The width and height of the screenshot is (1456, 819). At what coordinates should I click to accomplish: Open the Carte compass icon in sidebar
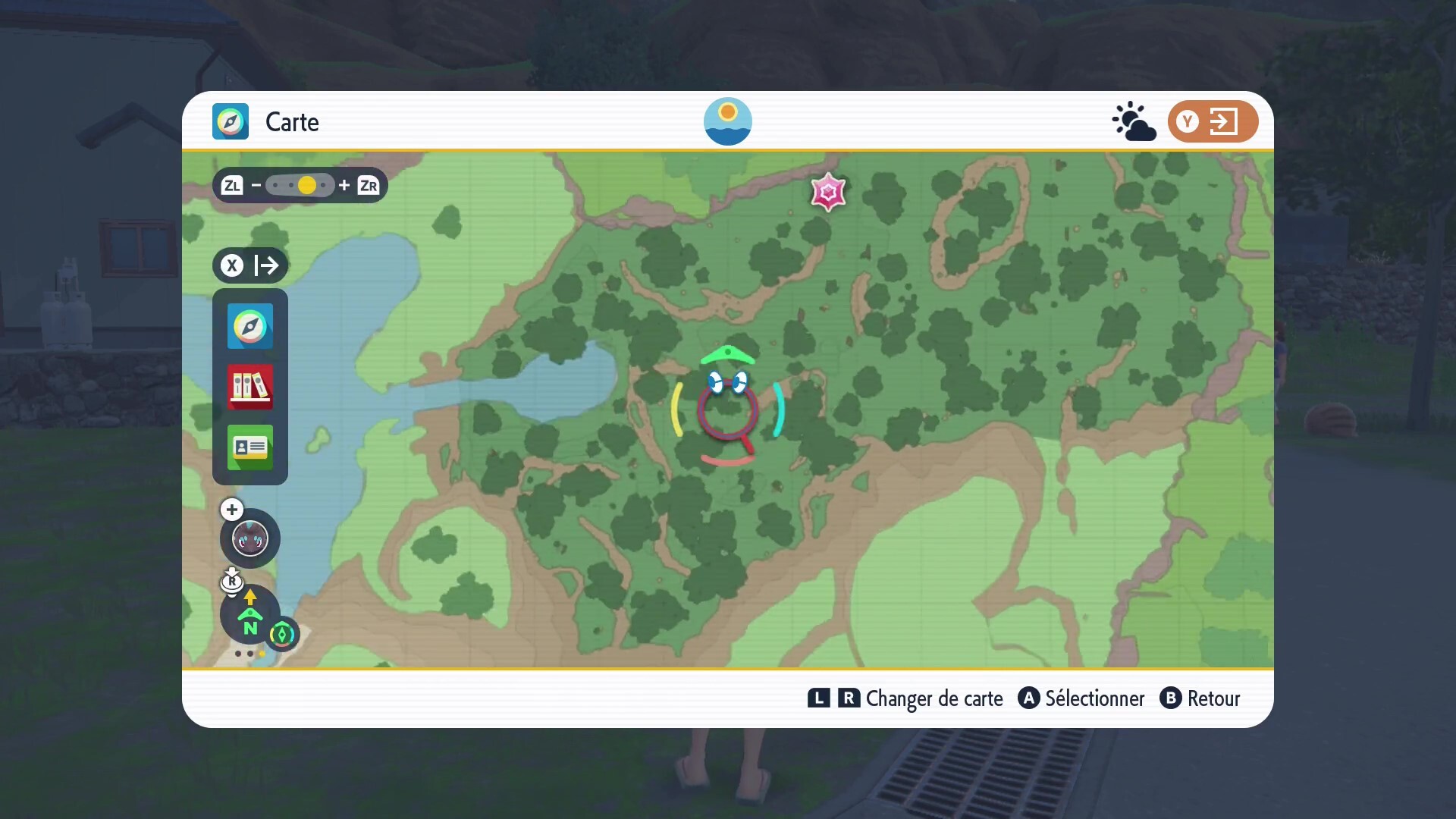(x=249, y=326)
